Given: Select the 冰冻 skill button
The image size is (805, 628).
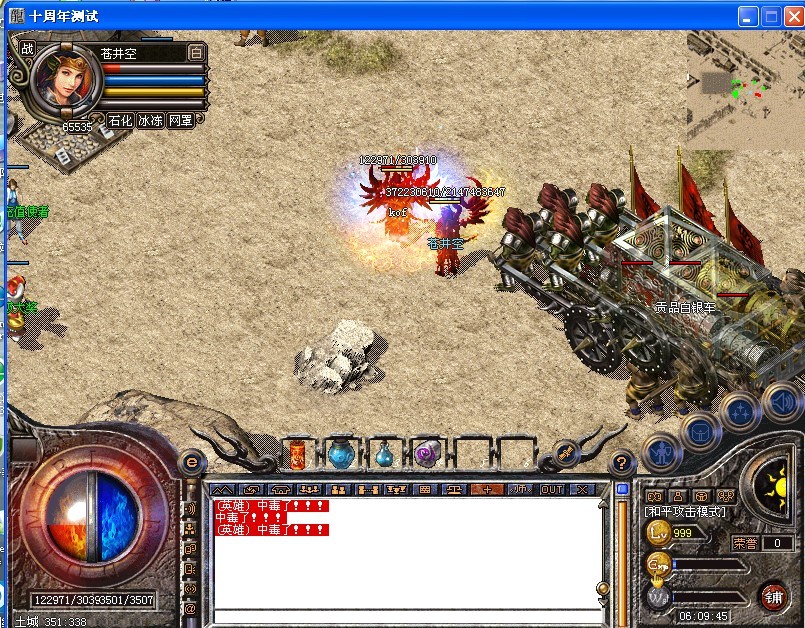Looking at the screenshot, I should [x=150, y=120].
